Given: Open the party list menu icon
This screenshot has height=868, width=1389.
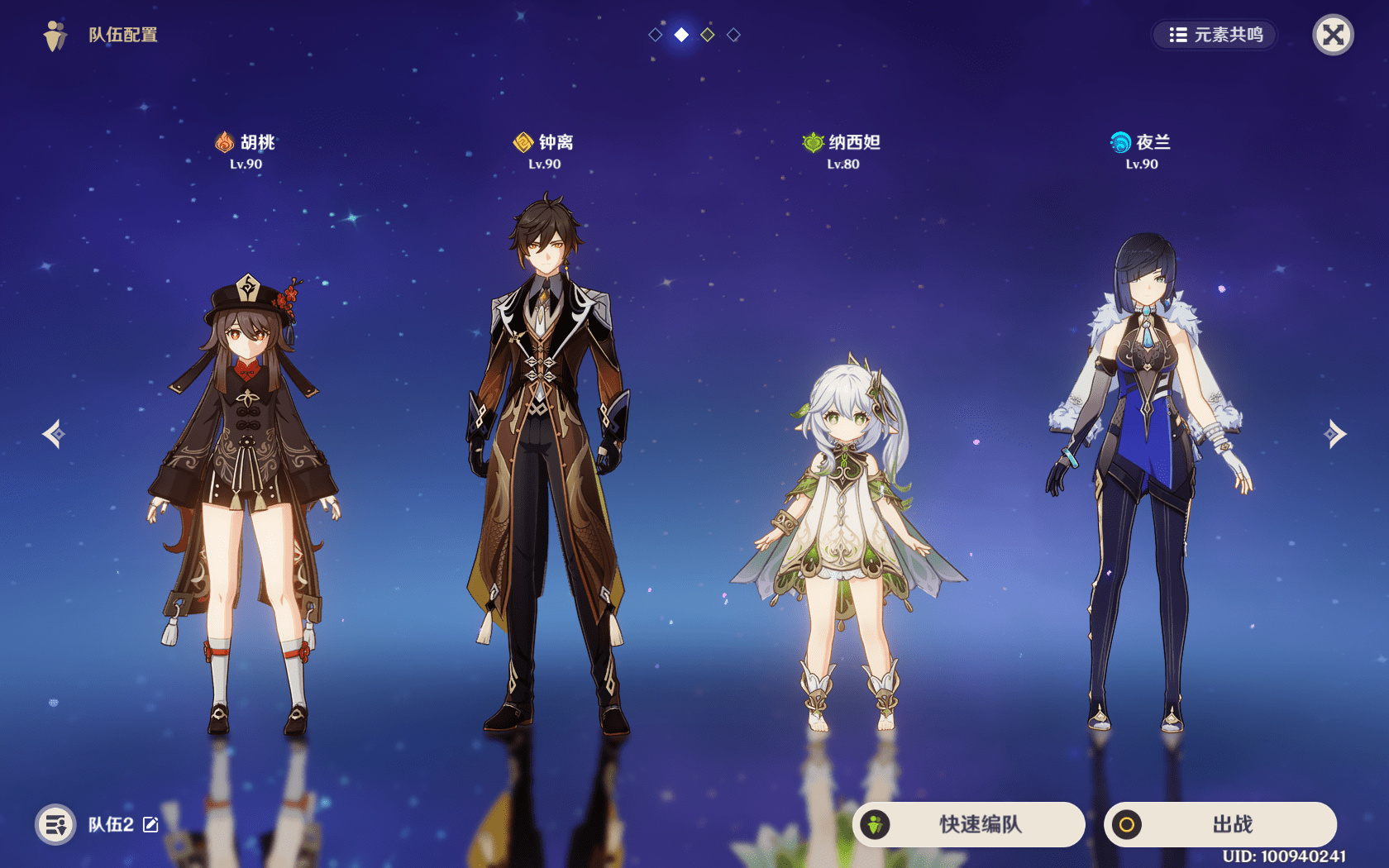Looking at the screenshot, I should [x=55, y=824].
